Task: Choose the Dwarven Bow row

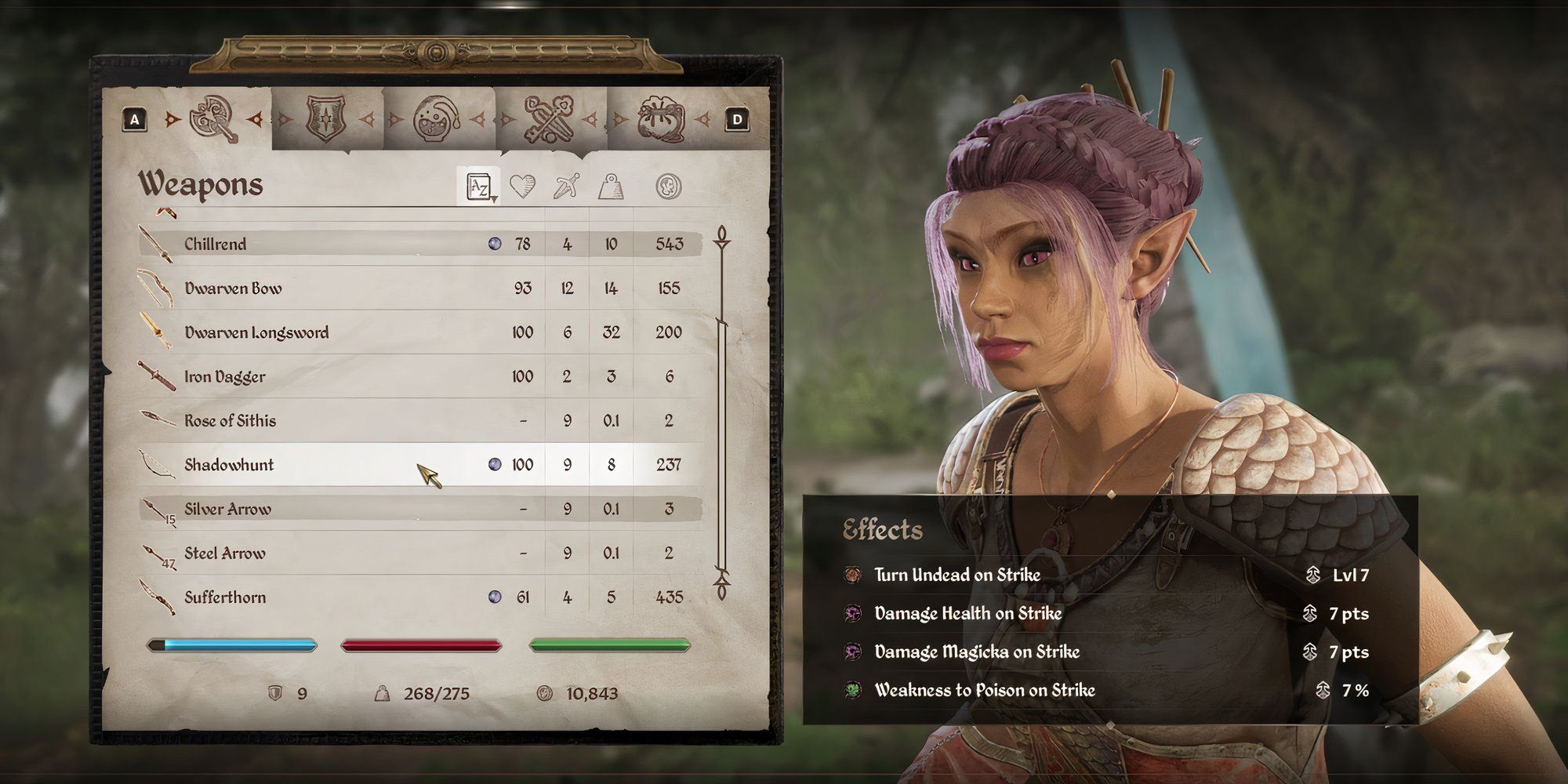Action: (233, 289)
